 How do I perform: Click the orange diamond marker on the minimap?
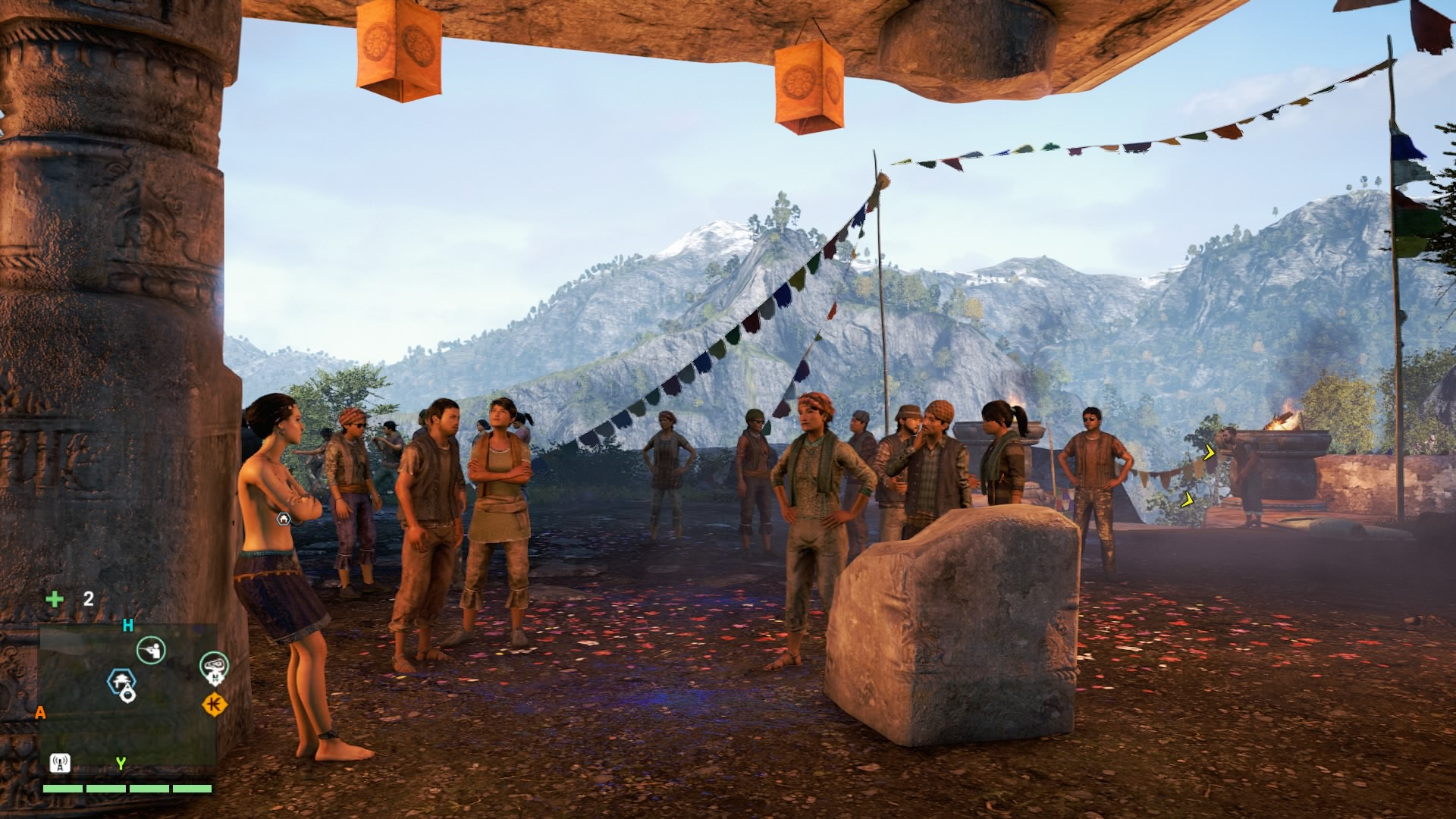214,704
